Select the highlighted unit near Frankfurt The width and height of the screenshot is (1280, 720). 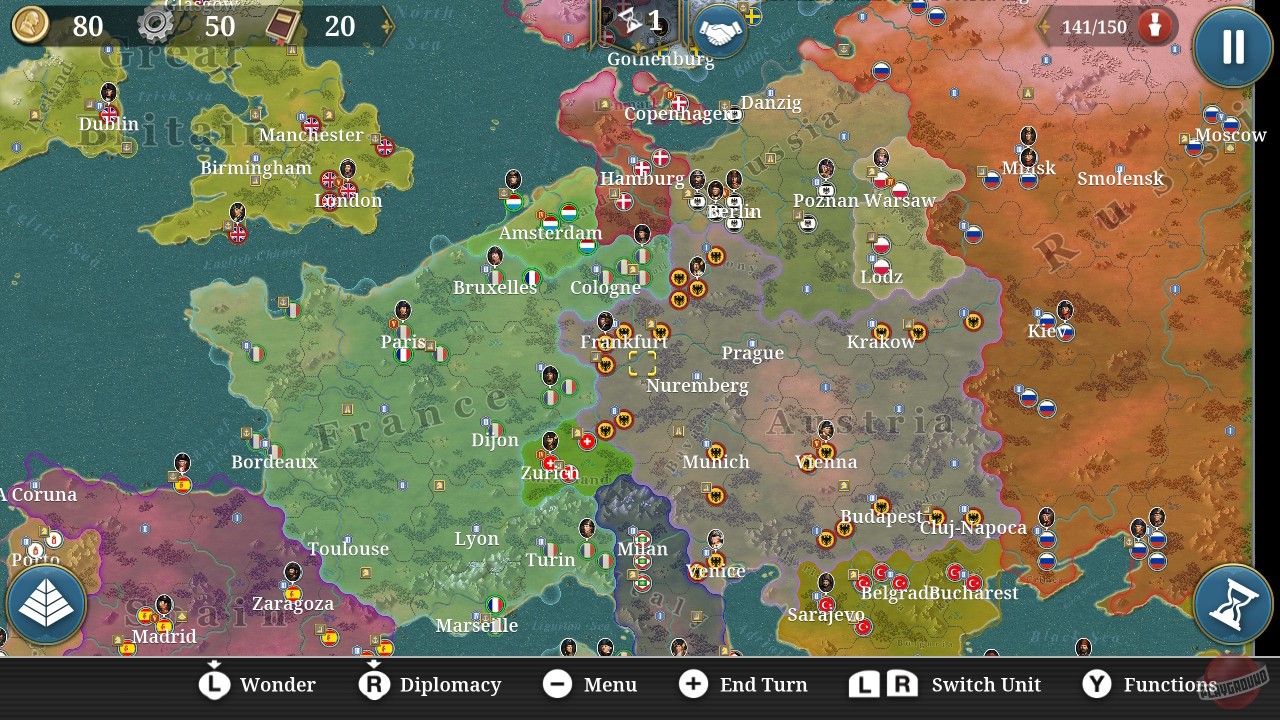pyautogui.click(x=641, y=364)
